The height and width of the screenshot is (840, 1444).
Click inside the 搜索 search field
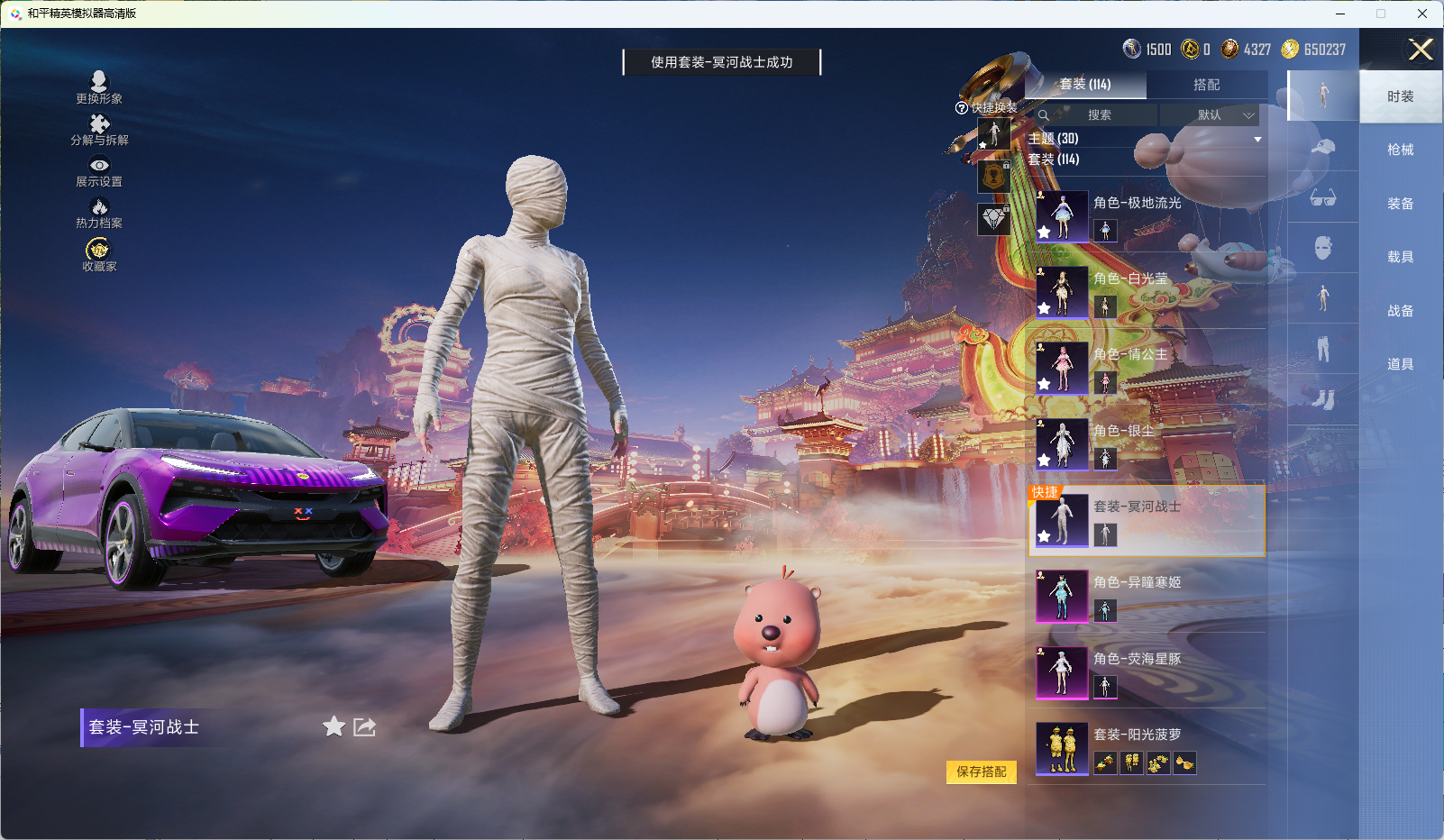[x=1101, y=115]
